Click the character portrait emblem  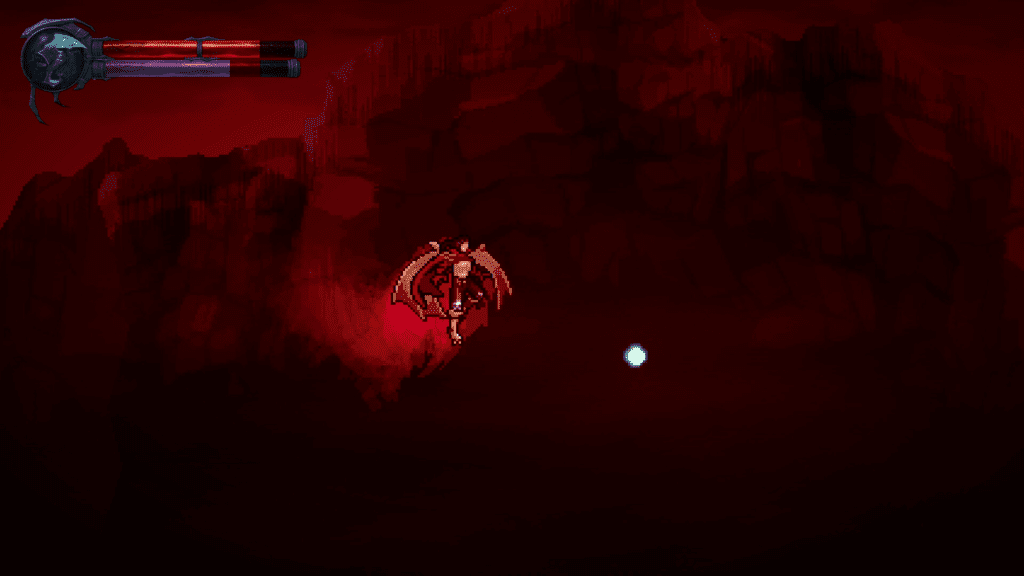click(x=57, y=60)
